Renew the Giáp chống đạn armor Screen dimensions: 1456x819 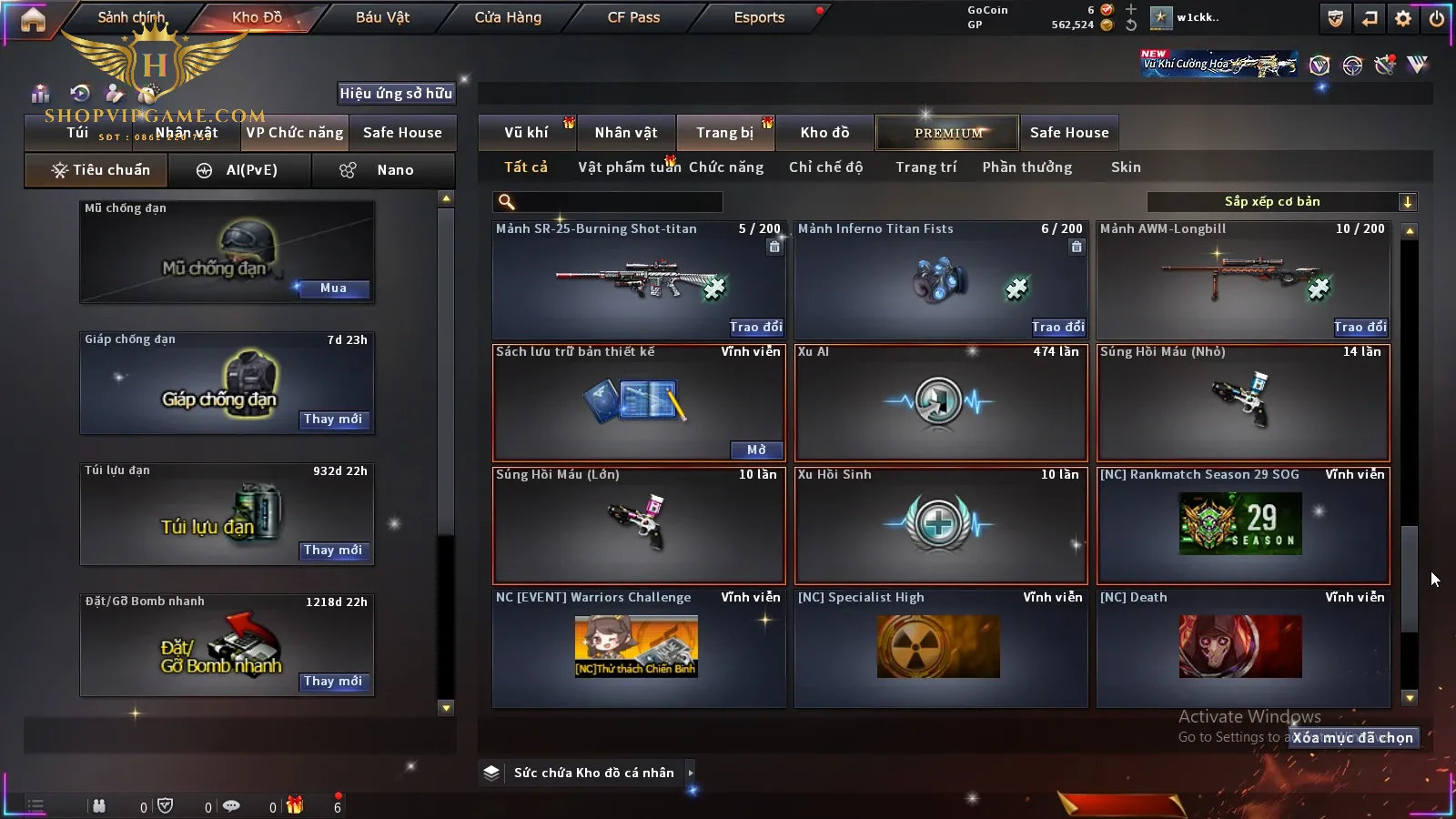(x=333, y=420)
